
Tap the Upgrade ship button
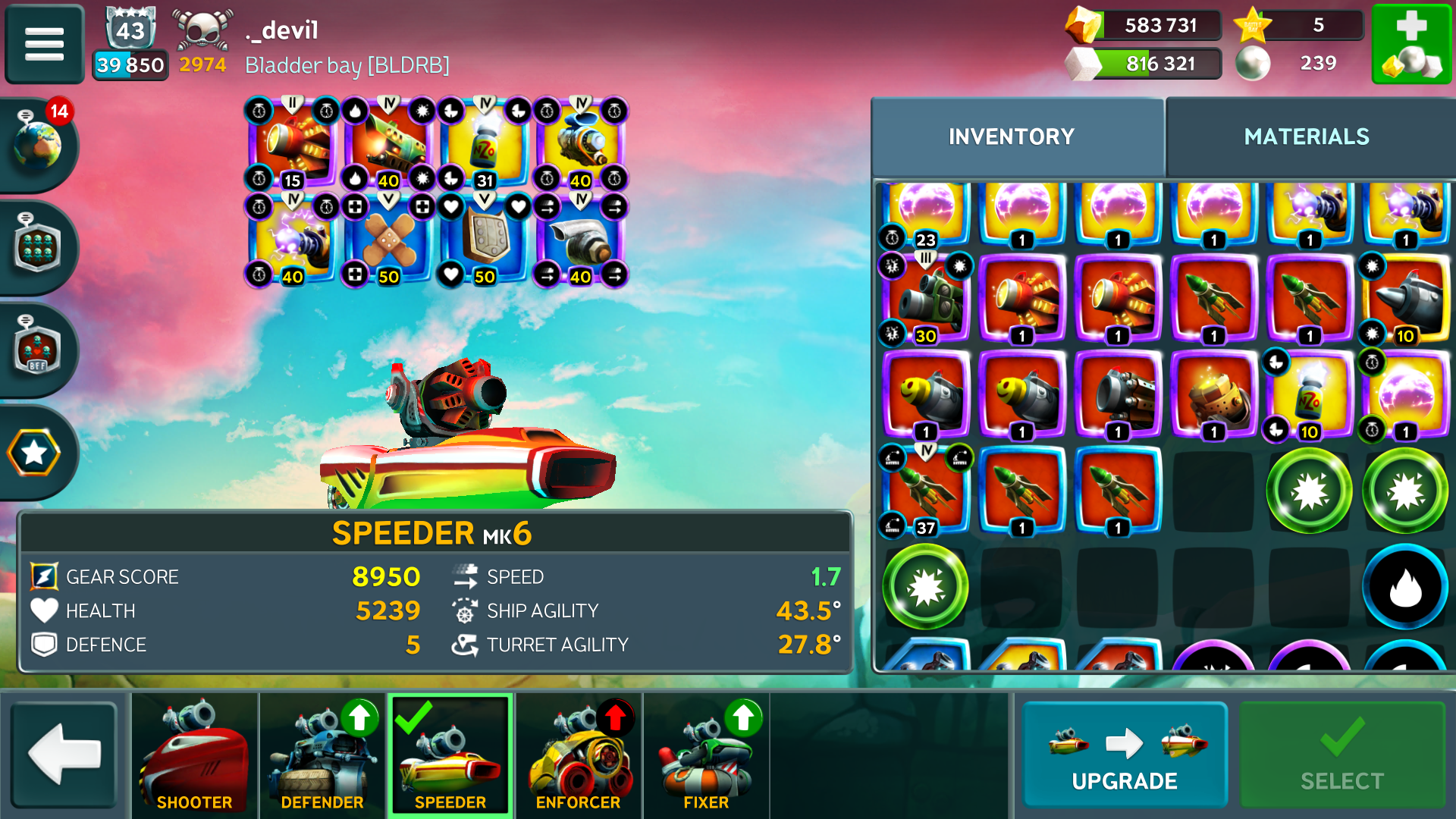1124,755
